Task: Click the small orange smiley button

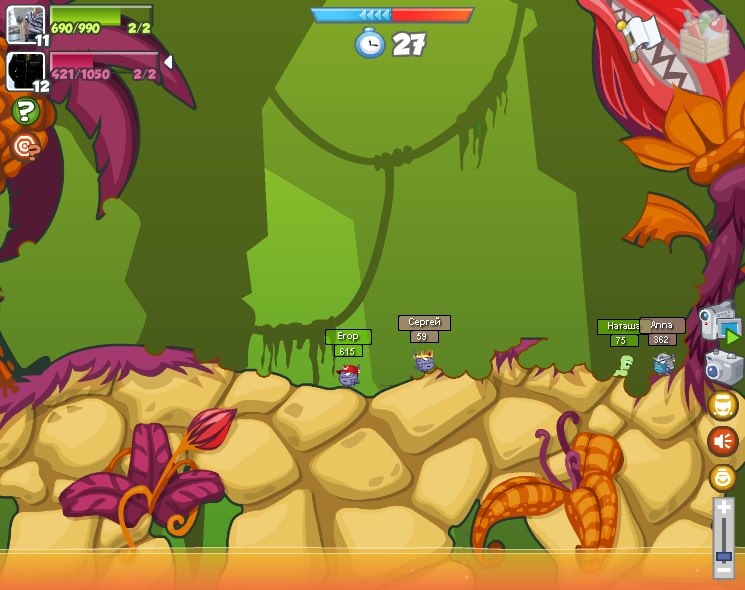Action: [722, 477]
